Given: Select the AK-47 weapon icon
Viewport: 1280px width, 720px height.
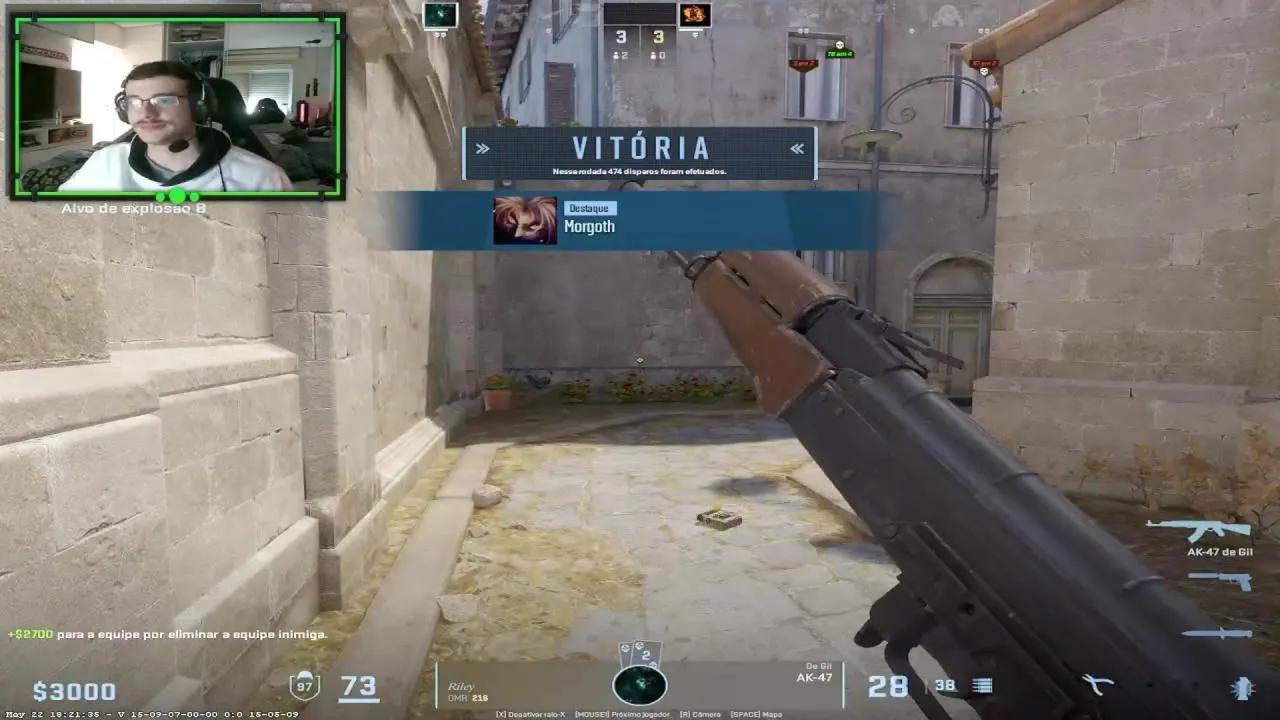Looking at the screenshot, I should click(1197, 528).
